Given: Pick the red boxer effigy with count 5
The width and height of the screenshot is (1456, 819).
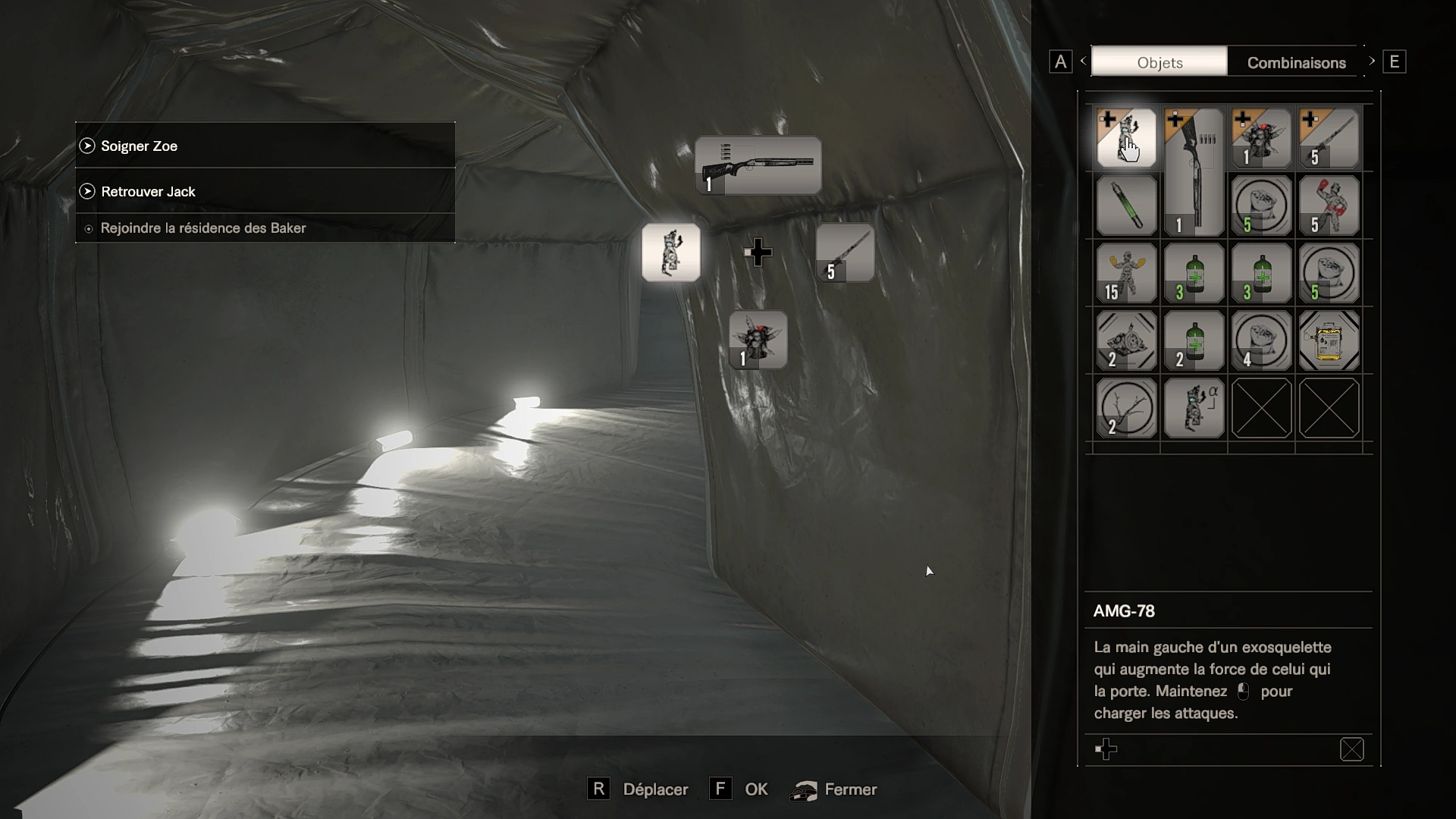Looking at the screenshot, I should [1329, 206].
